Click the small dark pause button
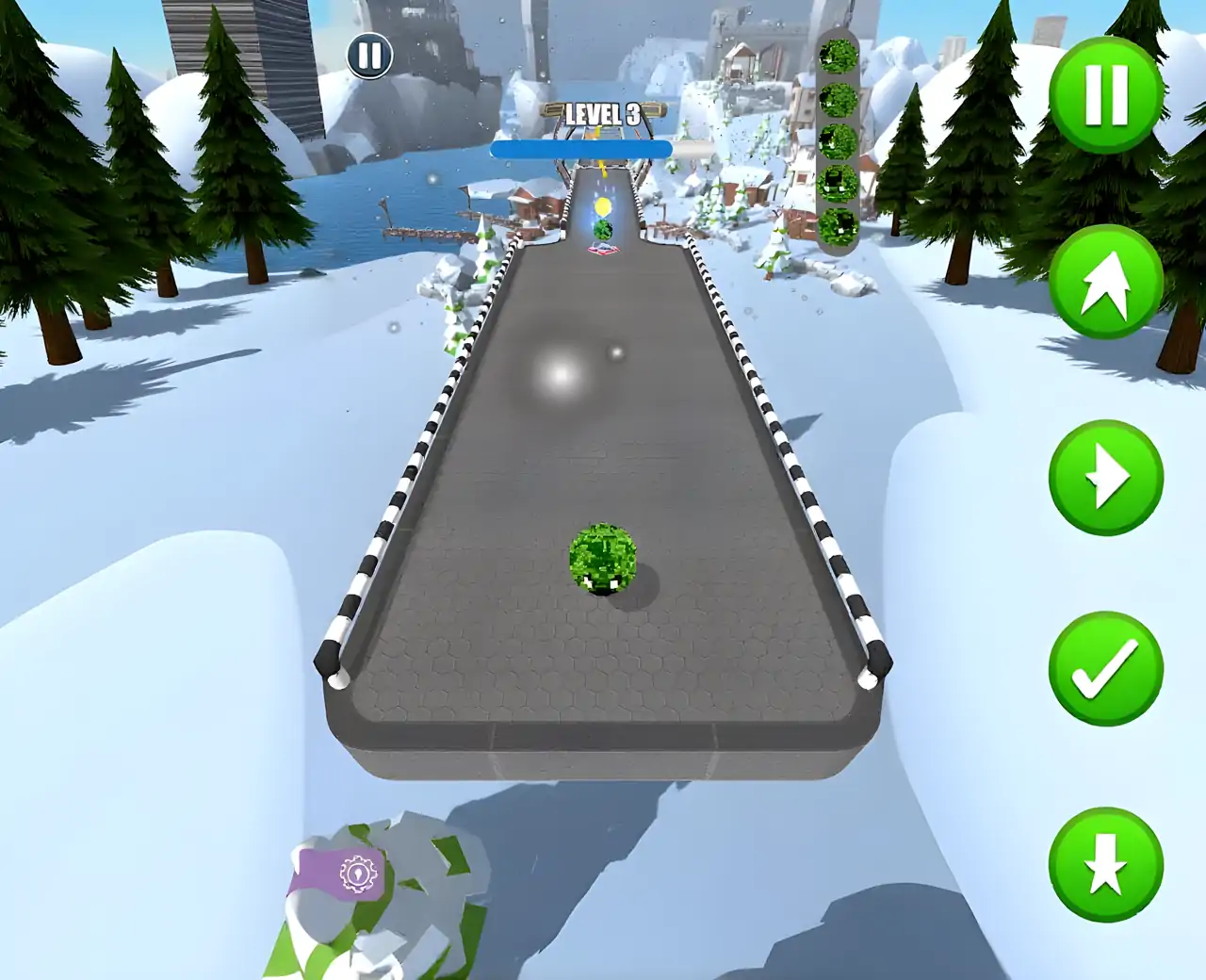 pyautogui.click(x=369, y=56)
